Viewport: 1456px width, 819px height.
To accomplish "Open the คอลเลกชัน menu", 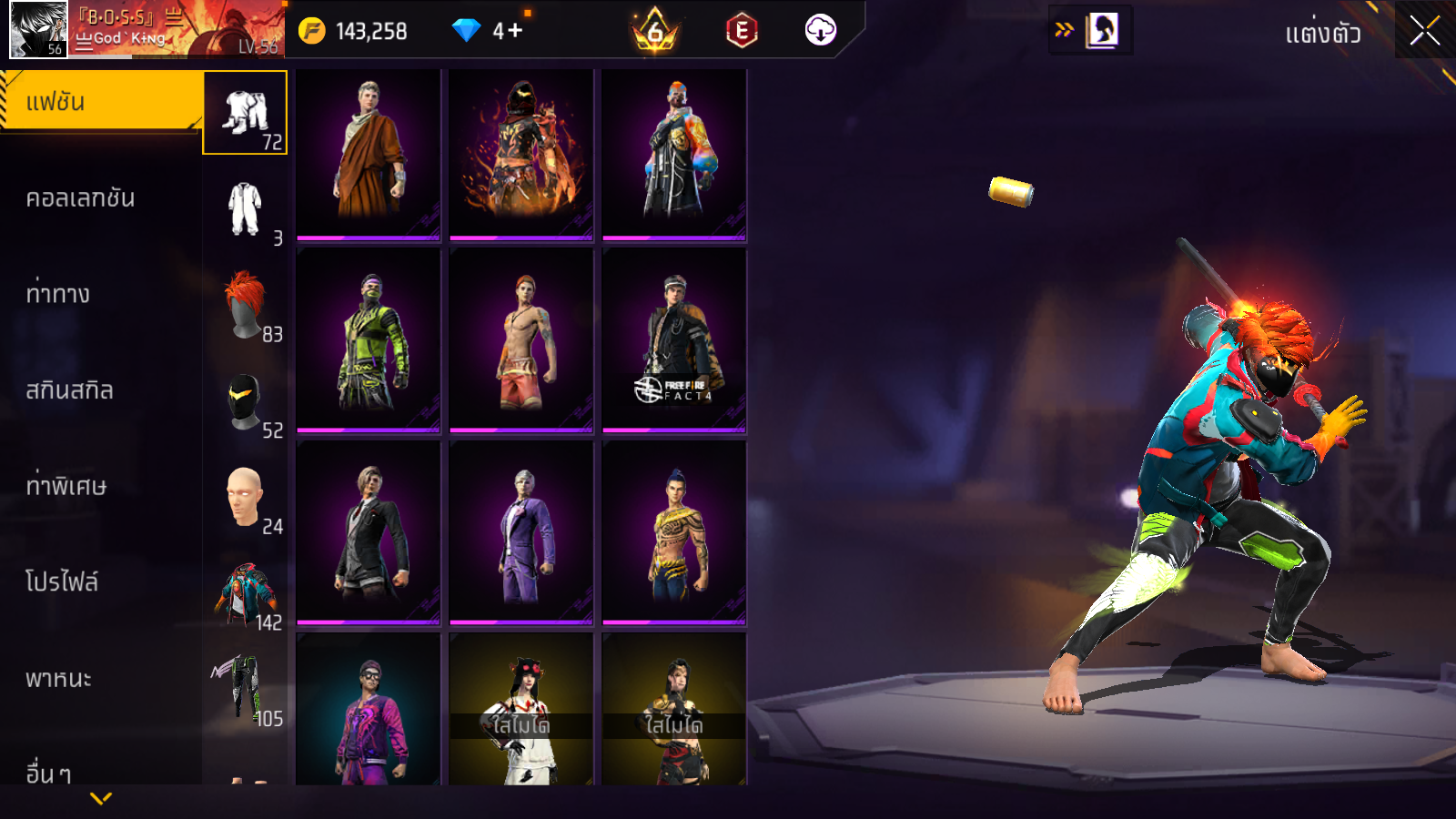I will click(81, 198).
